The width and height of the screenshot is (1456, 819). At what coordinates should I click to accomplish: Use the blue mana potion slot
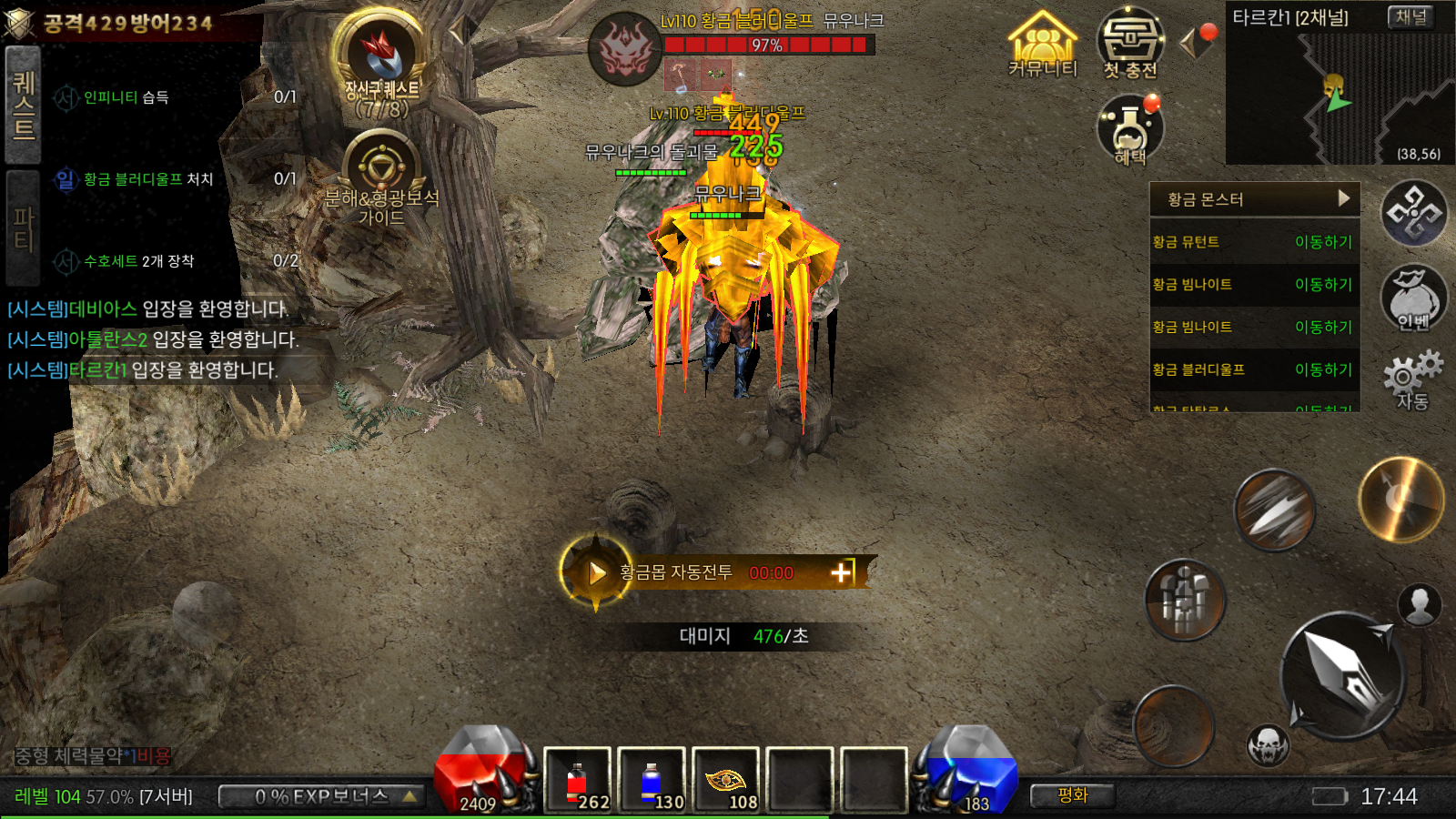(x=652, y=780)
